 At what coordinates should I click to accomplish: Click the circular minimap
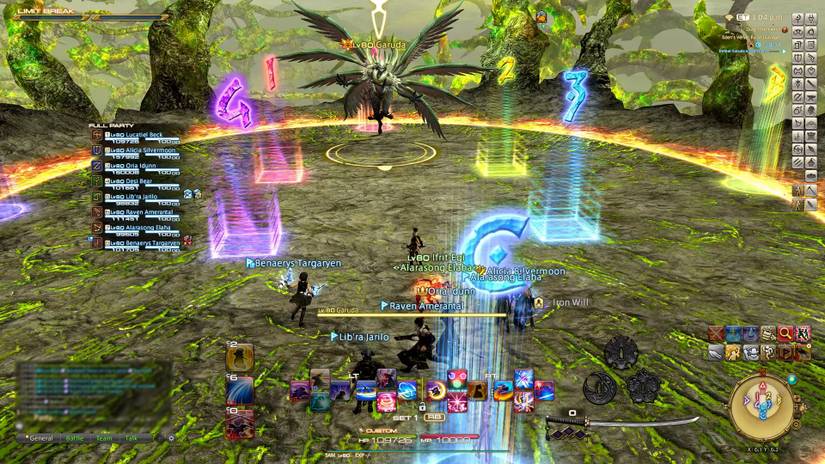(x=763, y=406)
